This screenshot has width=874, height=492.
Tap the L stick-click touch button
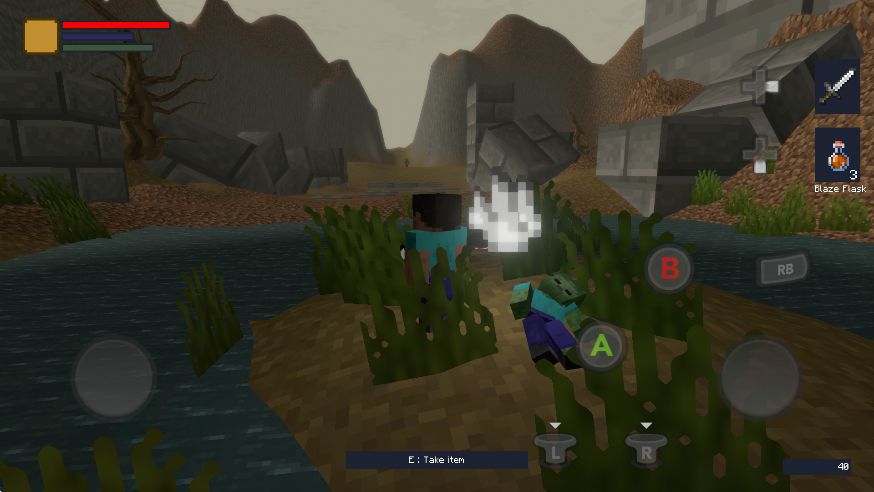click(555, 449)
